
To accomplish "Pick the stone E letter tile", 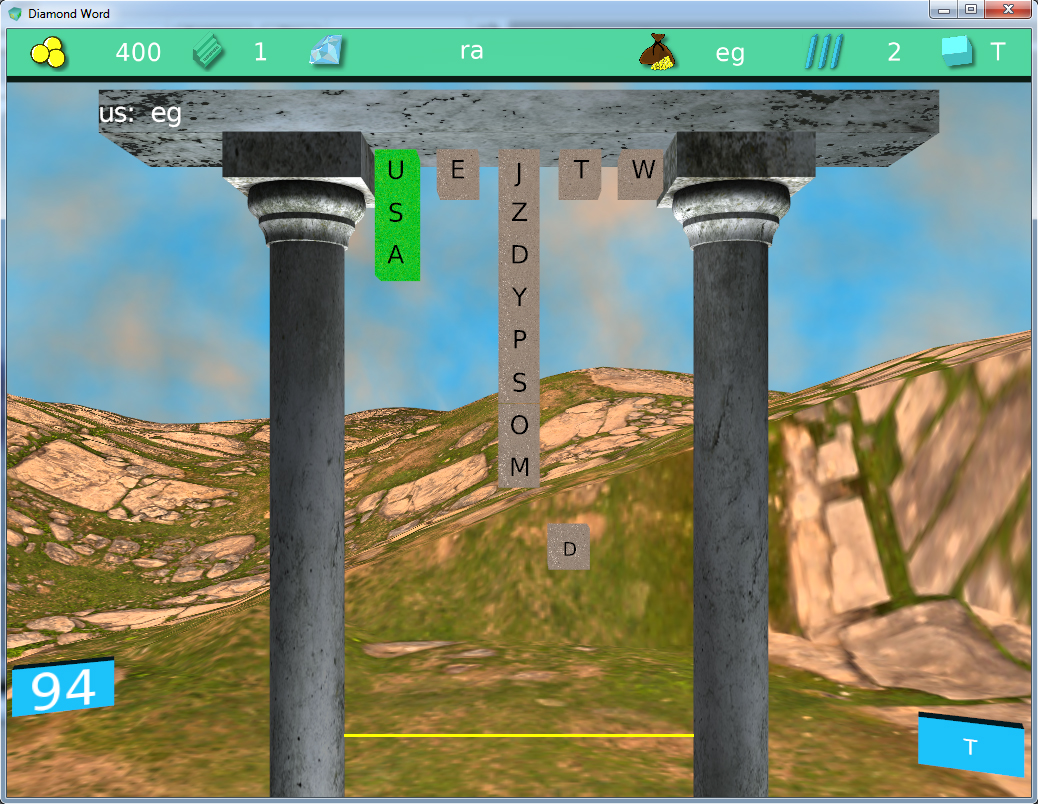I will (458, 171).
